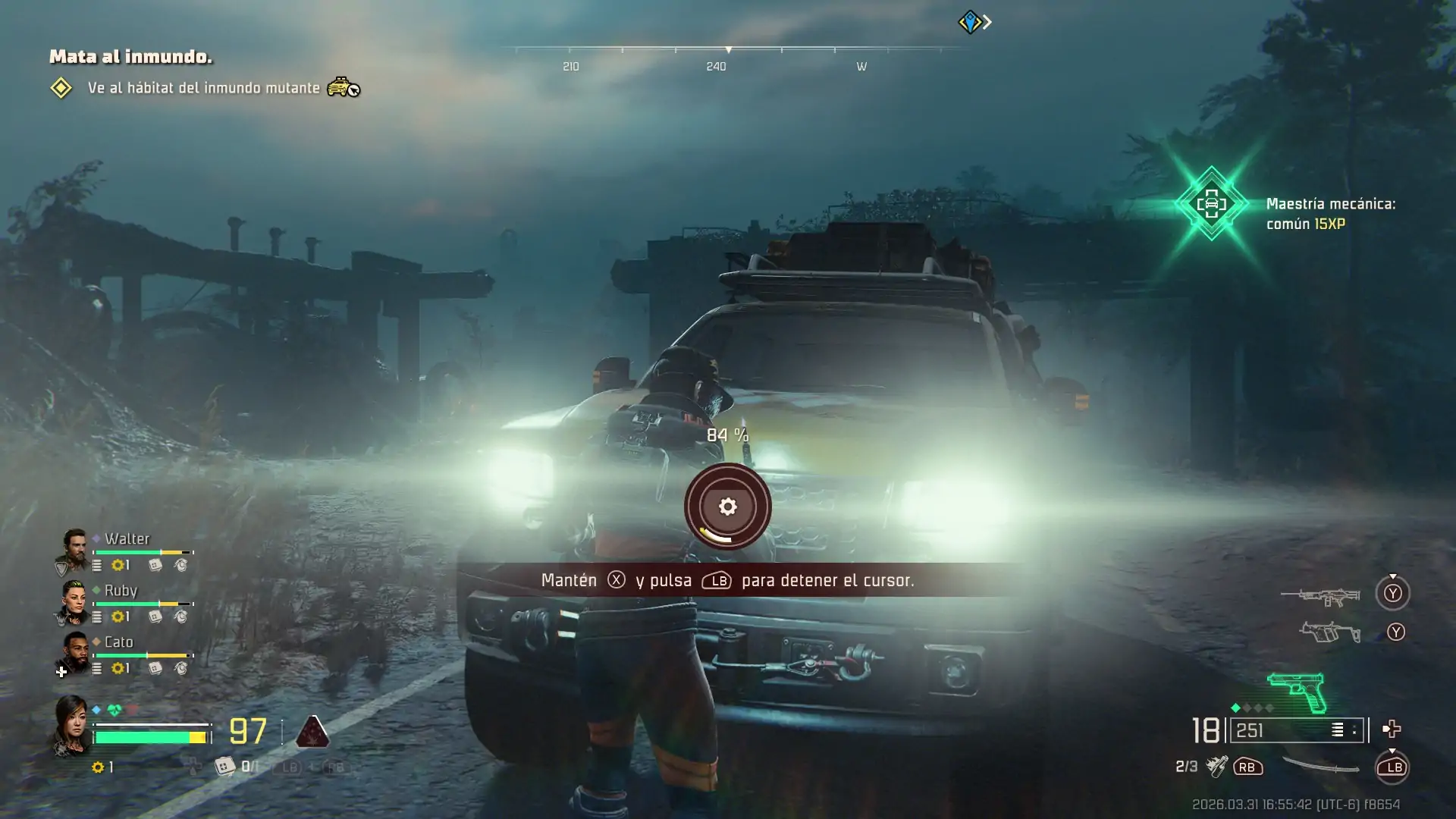Select Ruby's squad portrait
1456x819 pixels.
point(75,601)
